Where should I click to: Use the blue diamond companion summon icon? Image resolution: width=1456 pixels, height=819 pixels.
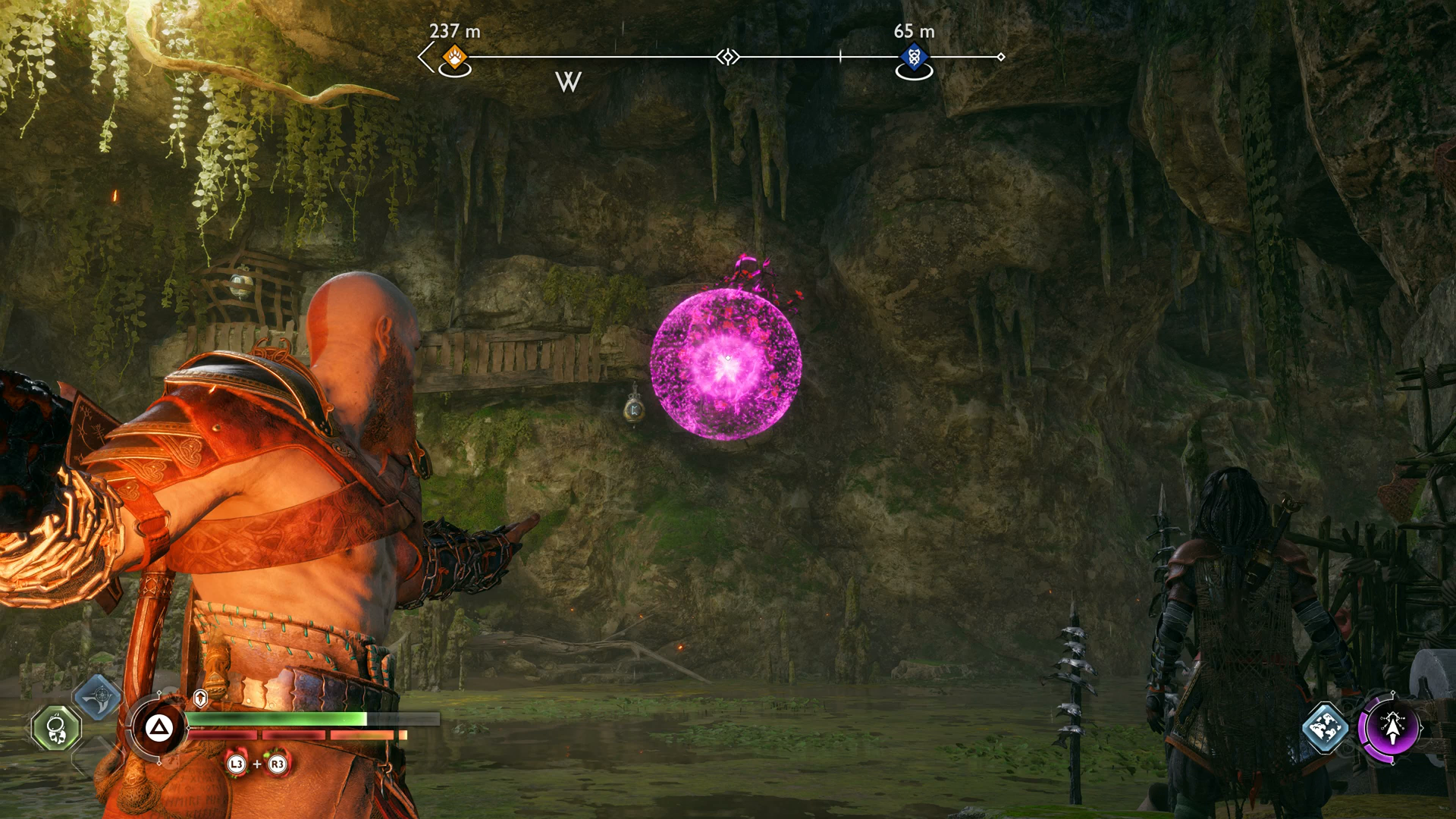click(1325, 728)
